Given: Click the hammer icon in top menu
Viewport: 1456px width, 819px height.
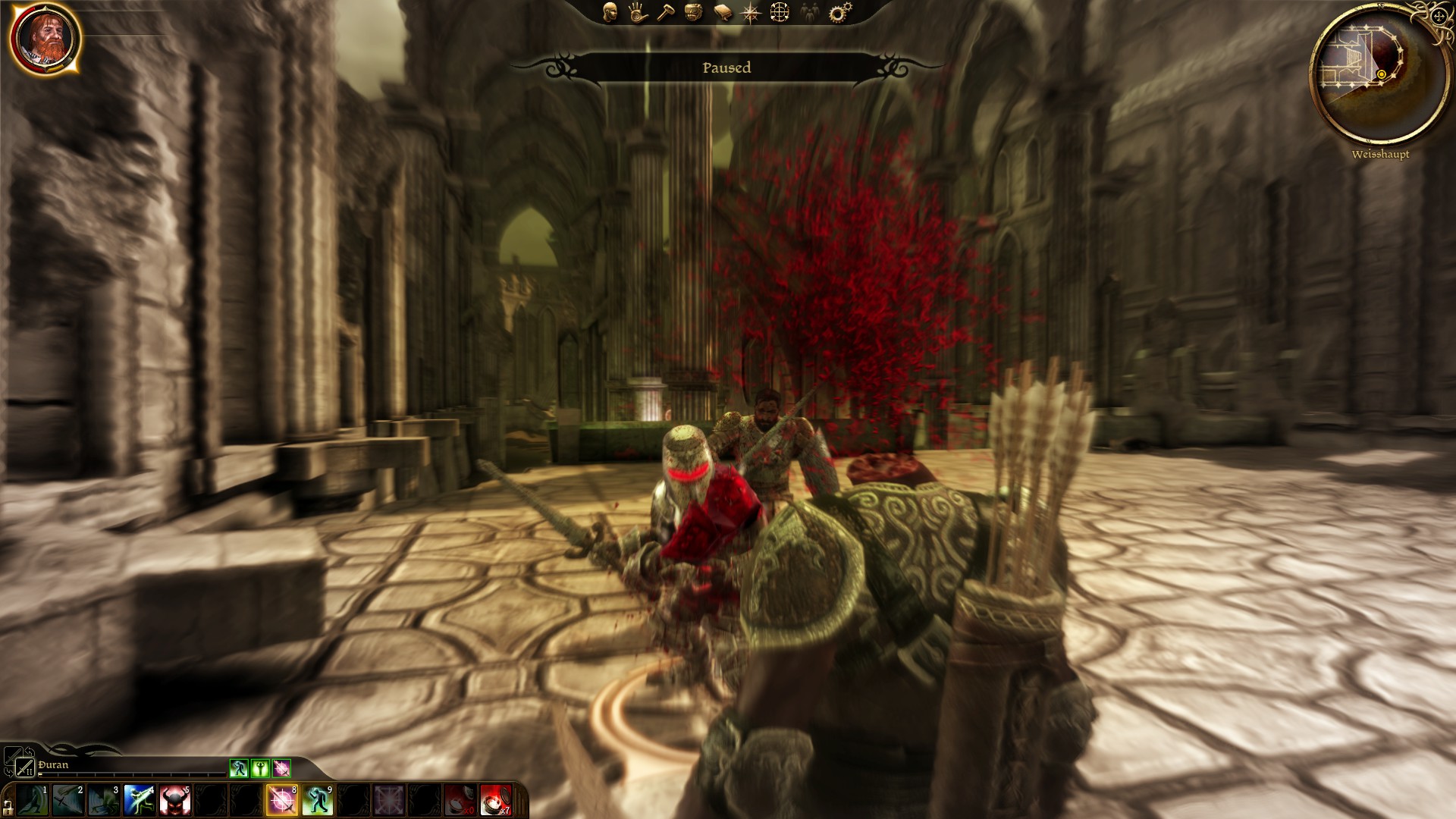Looking at the screenshot, I should (666, 12).
